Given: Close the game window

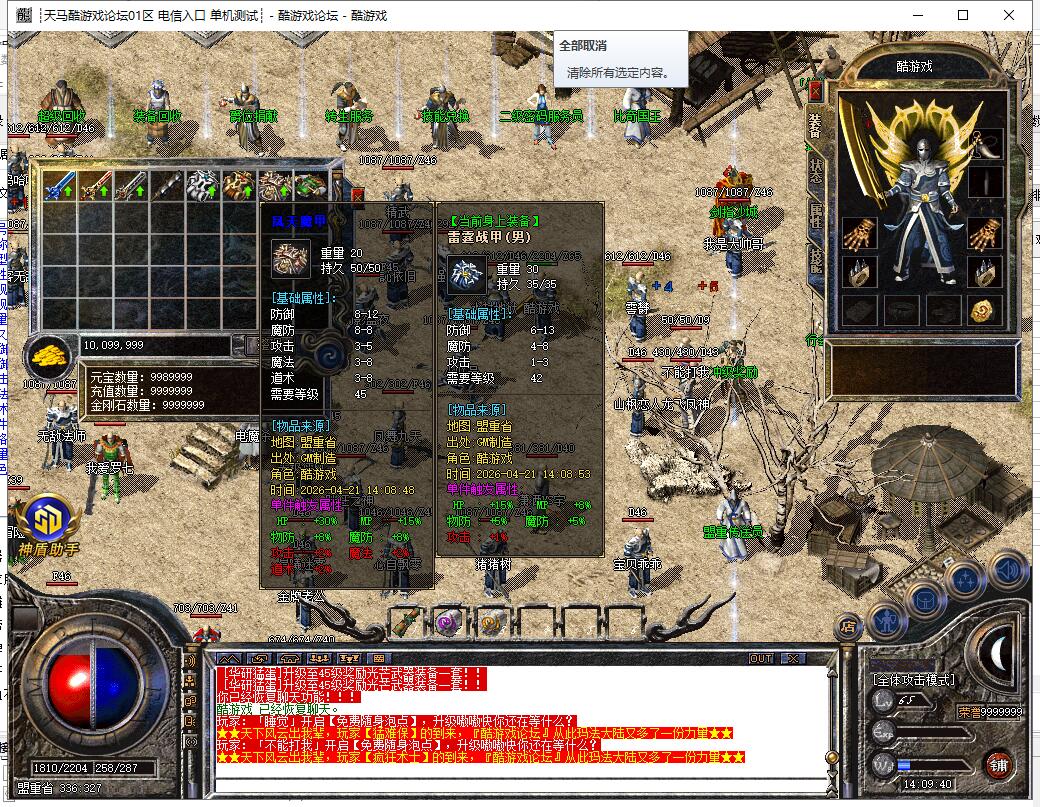Looking at the screenshot, I should pos(1009,15).
